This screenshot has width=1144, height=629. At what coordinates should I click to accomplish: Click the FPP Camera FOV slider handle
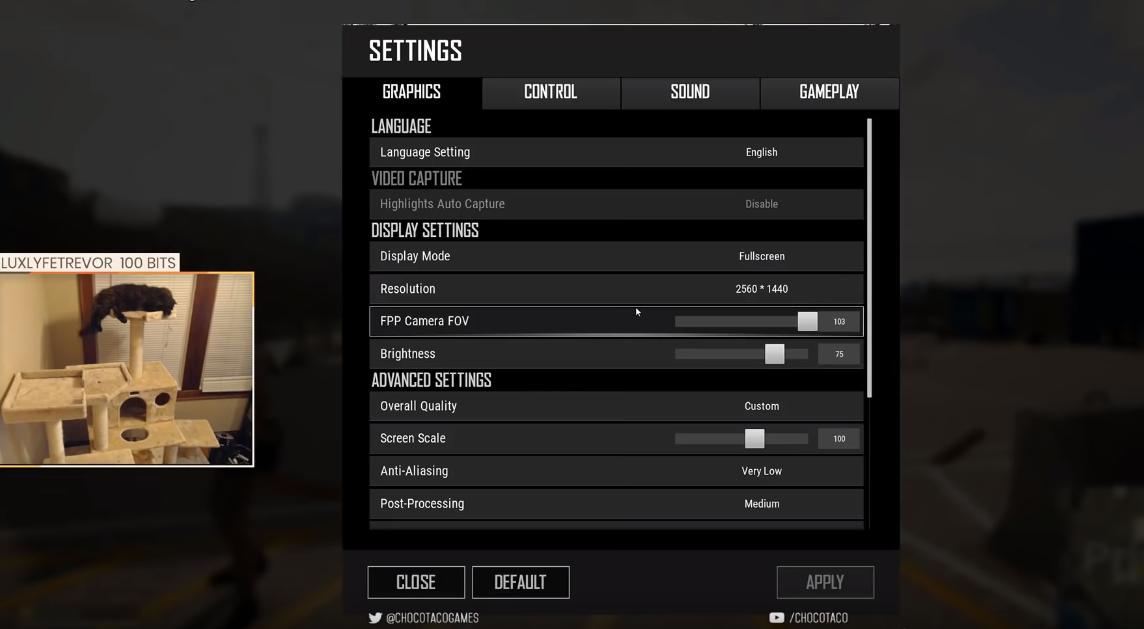point(807,321)
